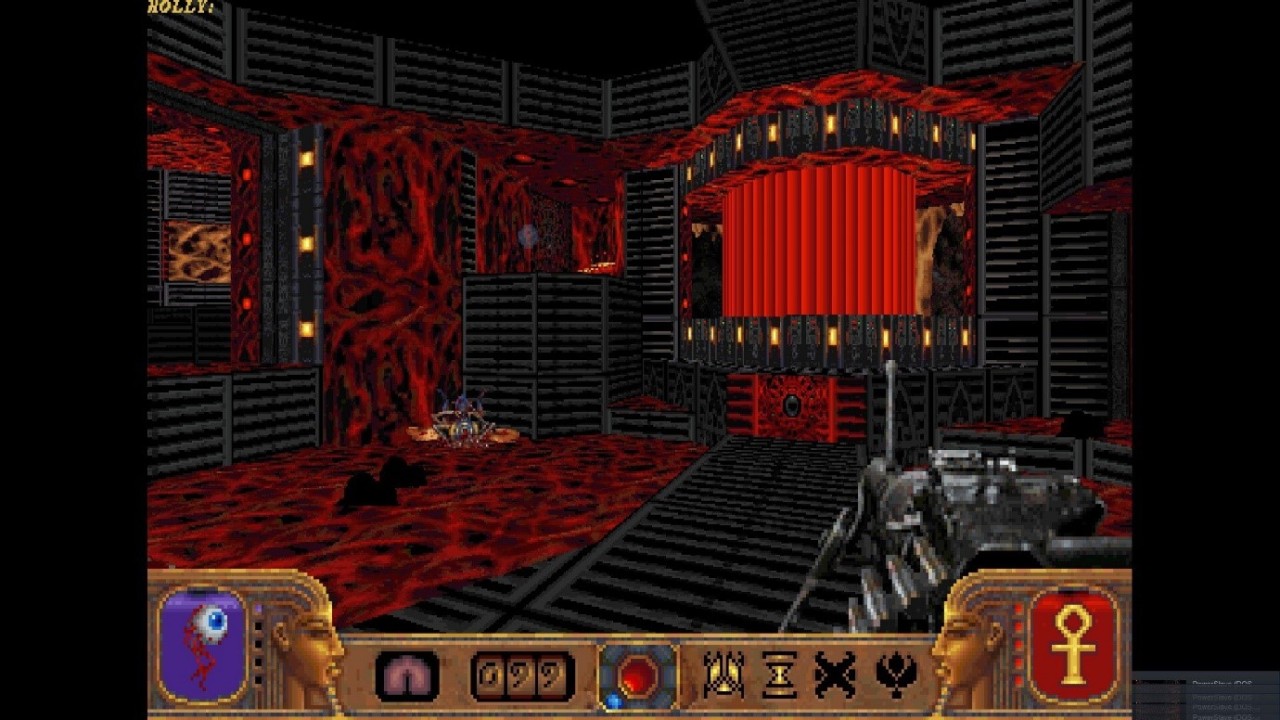Click the red gem compass
This screenshot has height=720, width=1280.
(637, 677)
